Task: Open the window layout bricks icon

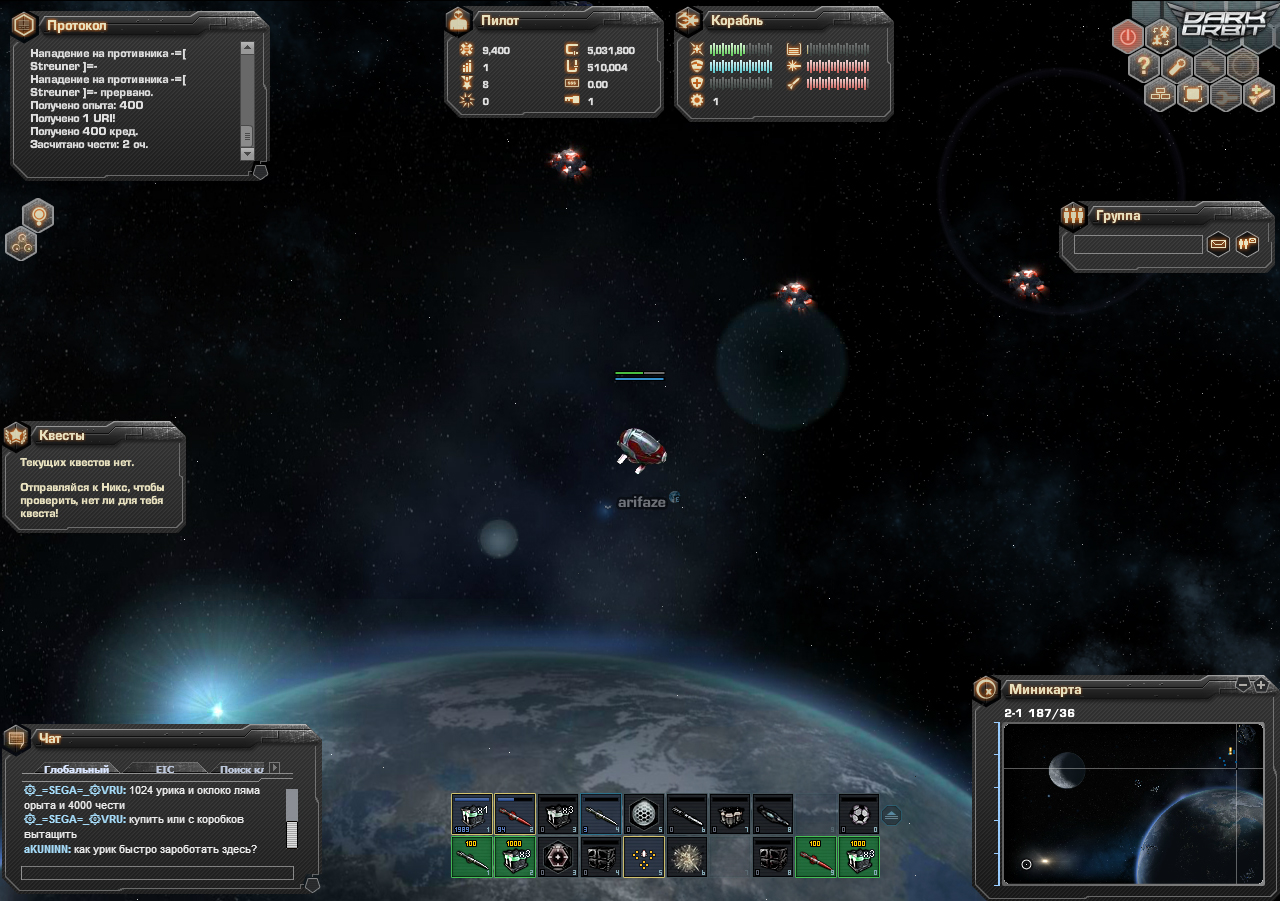Action: coord(1160,95)
